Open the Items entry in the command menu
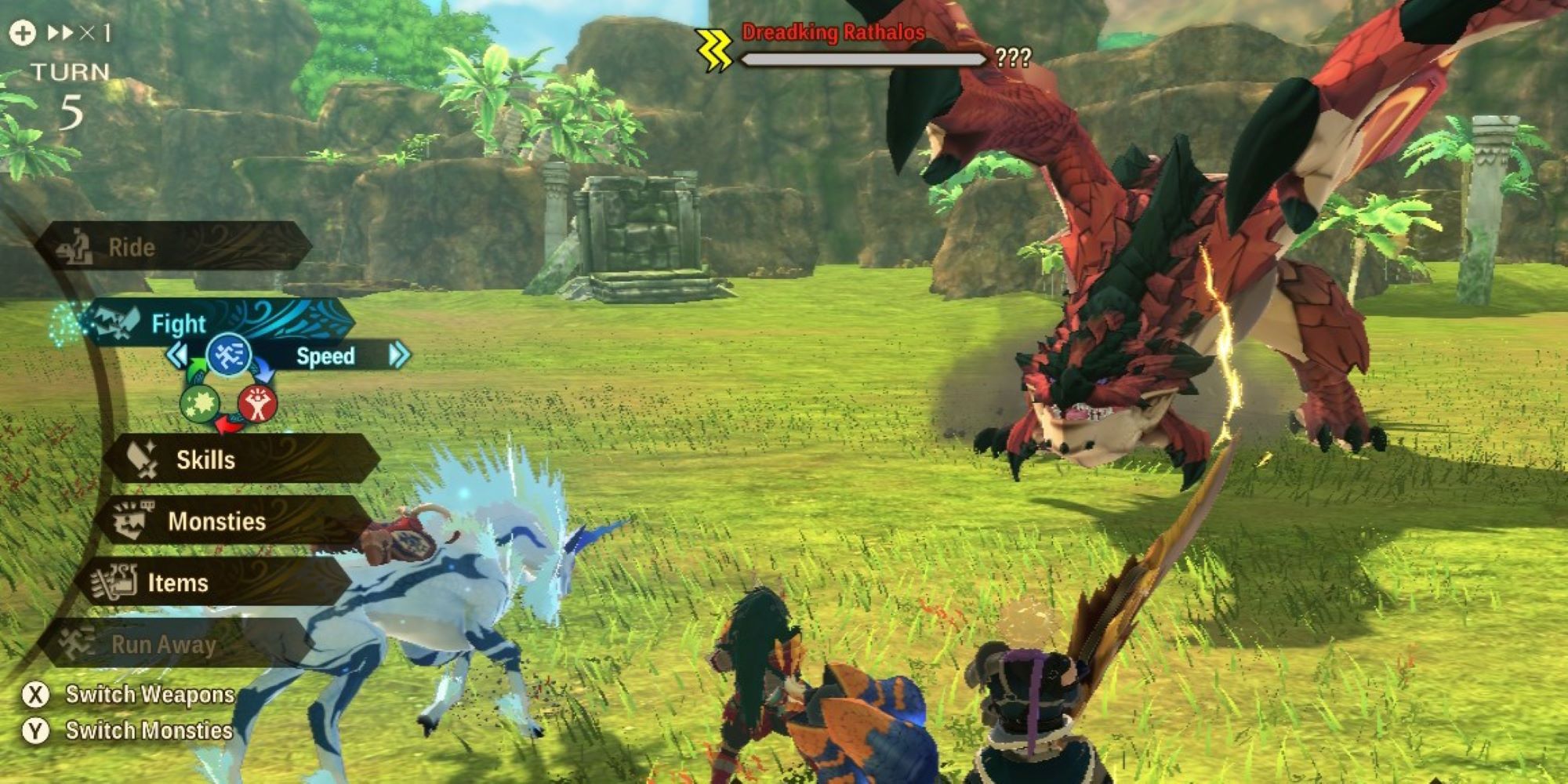 tap(178, 583)
